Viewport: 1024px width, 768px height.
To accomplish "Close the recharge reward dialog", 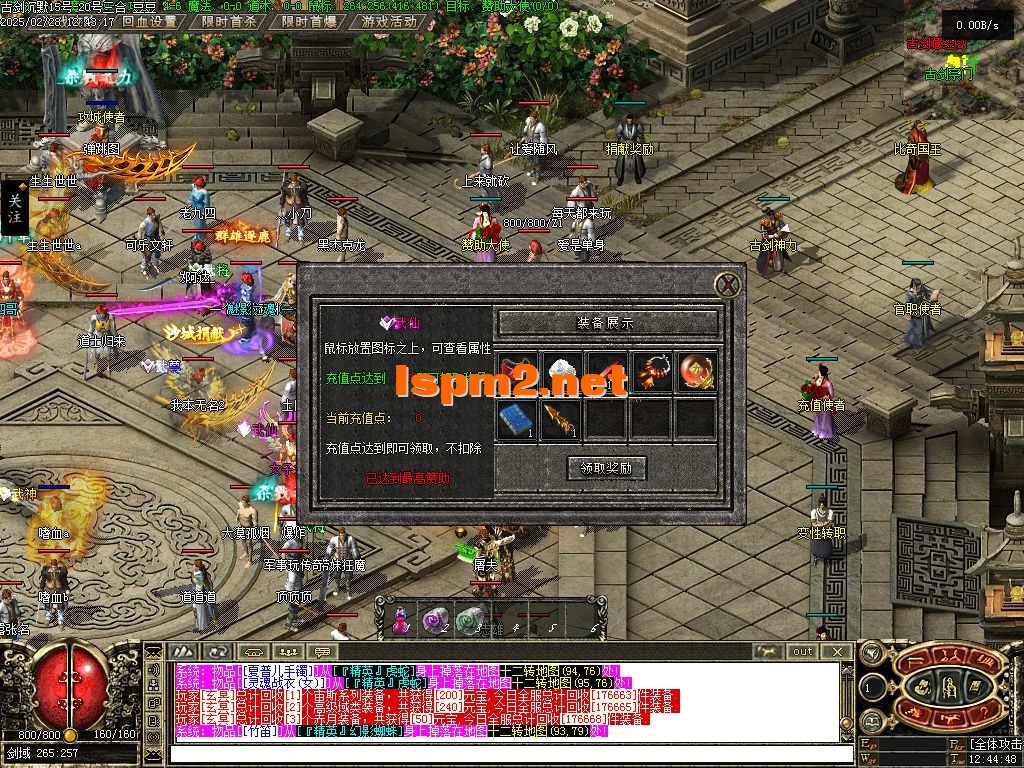I will 728,285.
